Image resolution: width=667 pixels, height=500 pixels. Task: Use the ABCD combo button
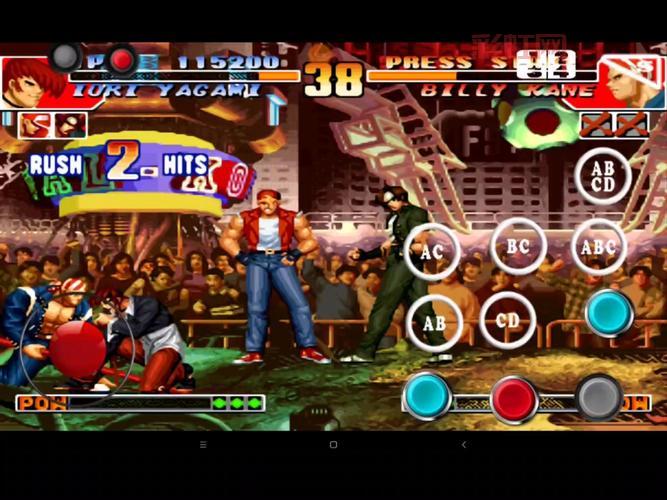603,176
